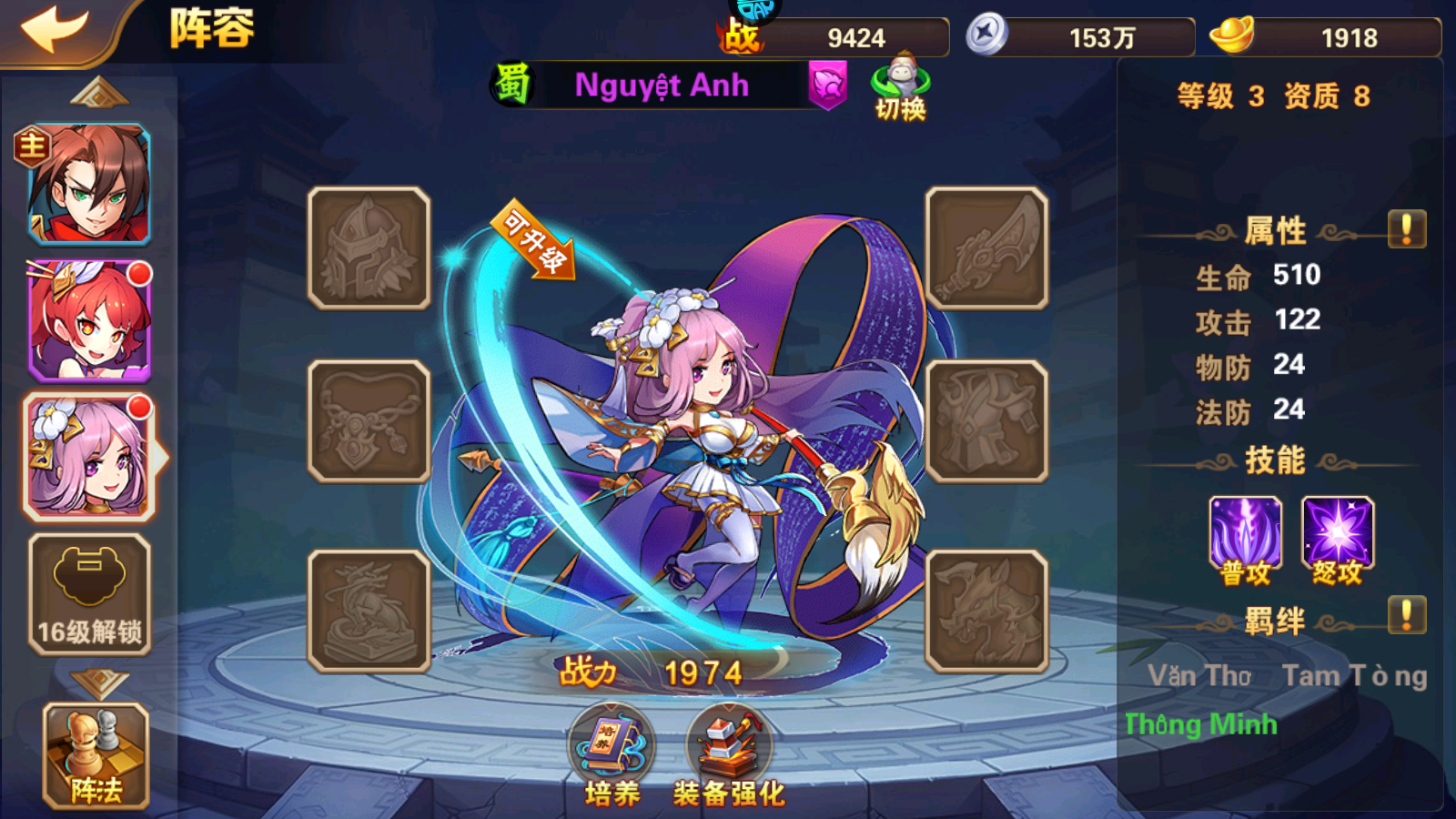This screenshot has width=1456, height=819.
Task: Click the Thông Minh bond link
Action: (x=1199, y=723)
